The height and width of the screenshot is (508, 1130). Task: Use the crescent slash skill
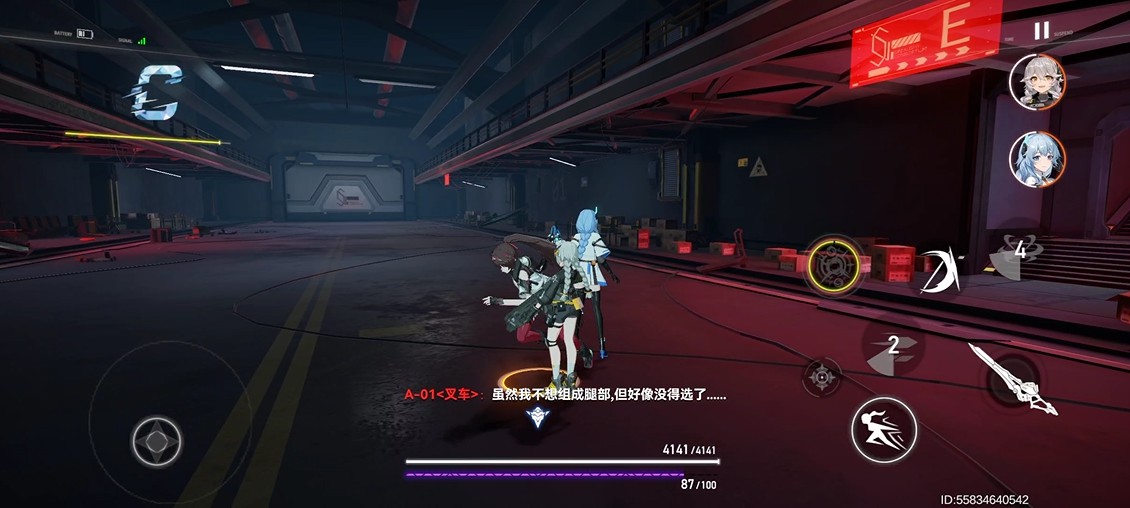coord(940,271)
